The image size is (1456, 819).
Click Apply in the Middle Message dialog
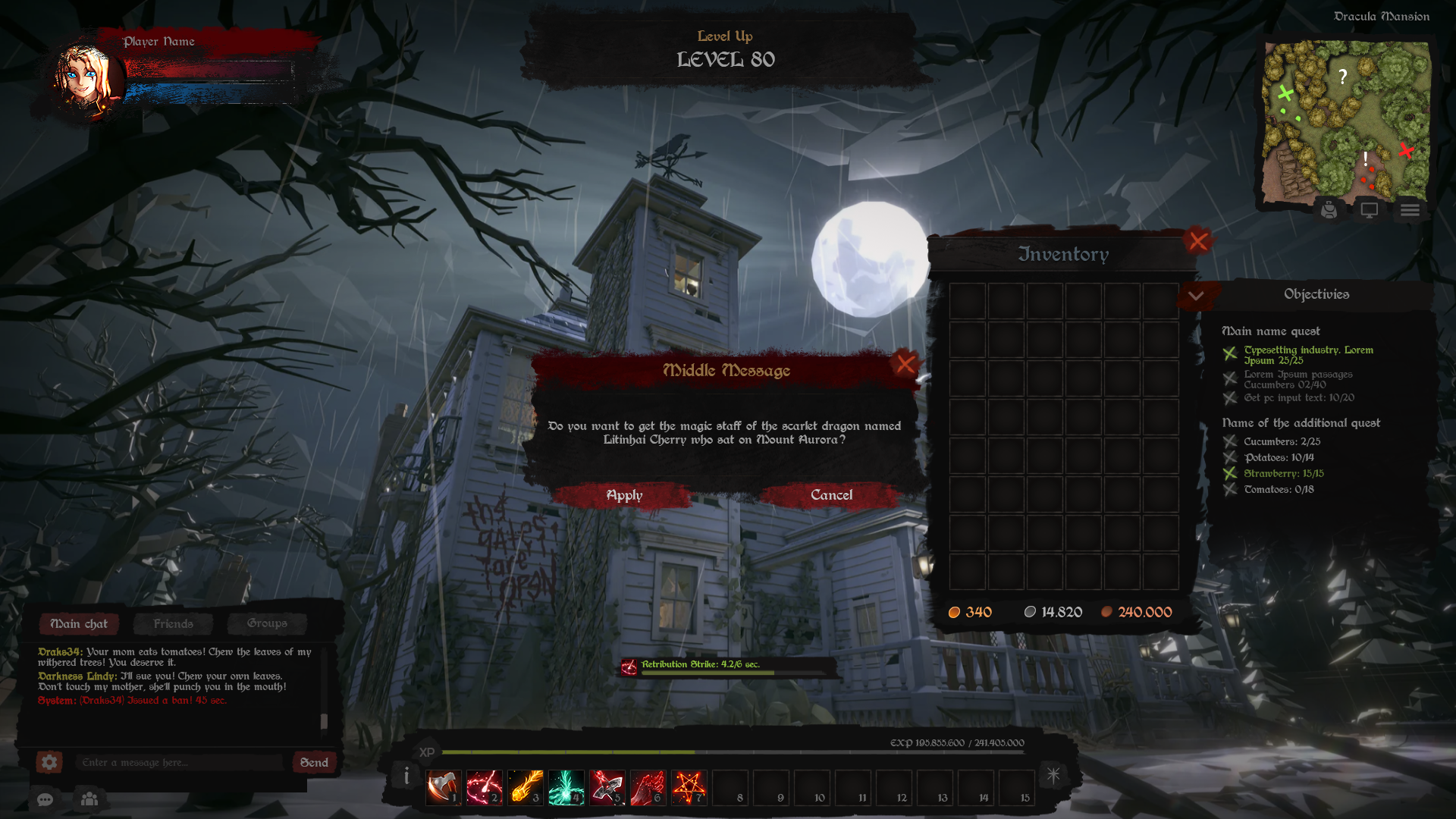[x=624, y=495]
